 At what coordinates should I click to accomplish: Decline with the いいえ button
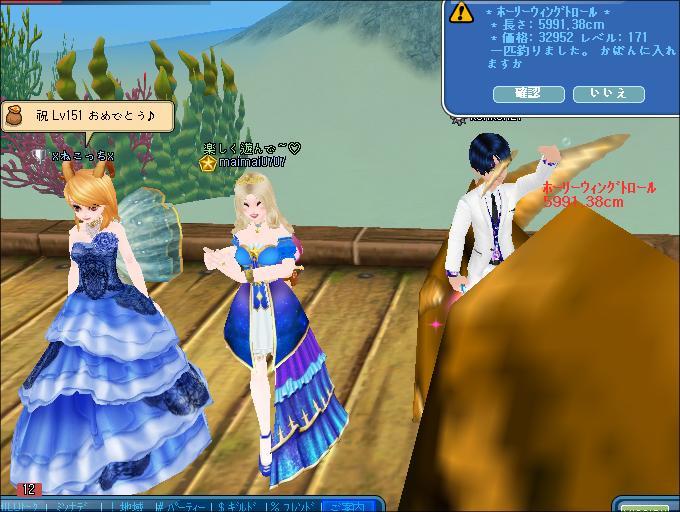608,94
